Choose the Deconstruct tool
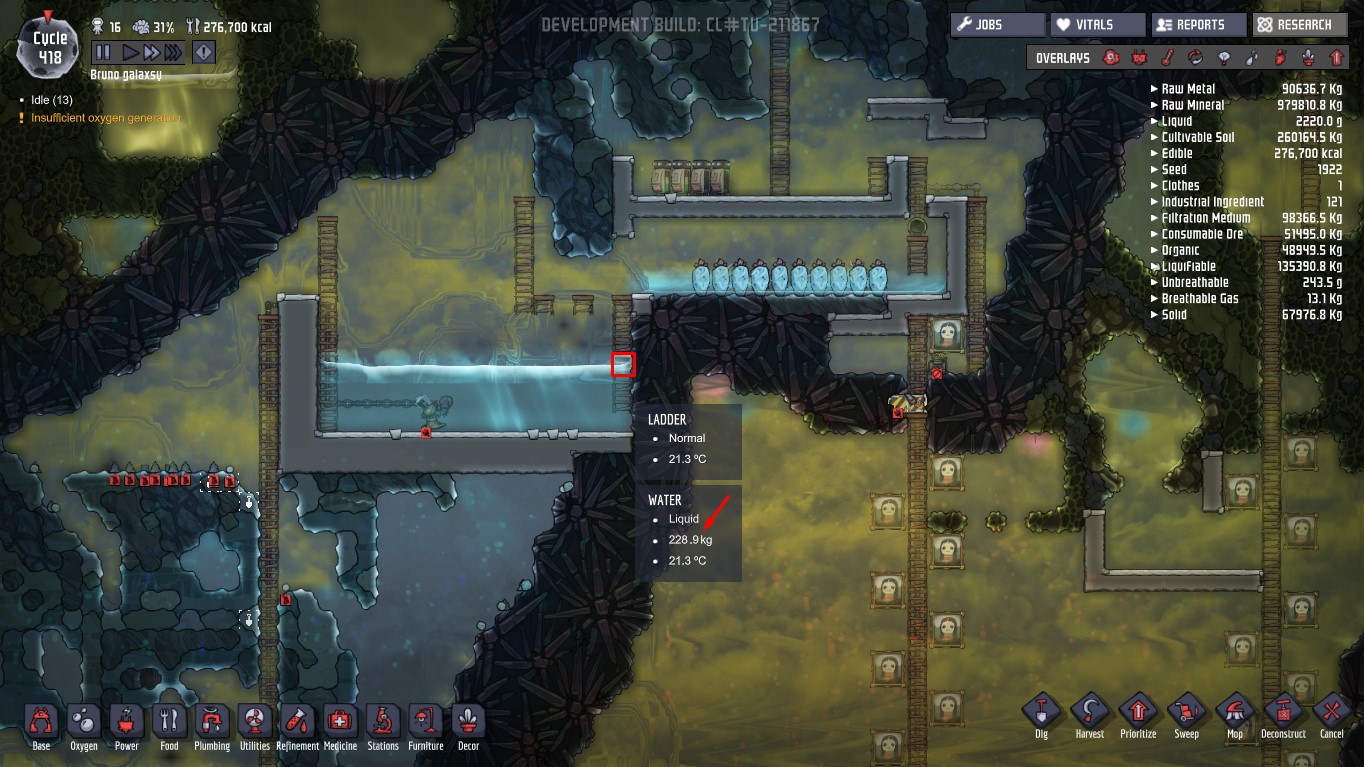The image size is (1364, 767). [x=1283, y=713]
